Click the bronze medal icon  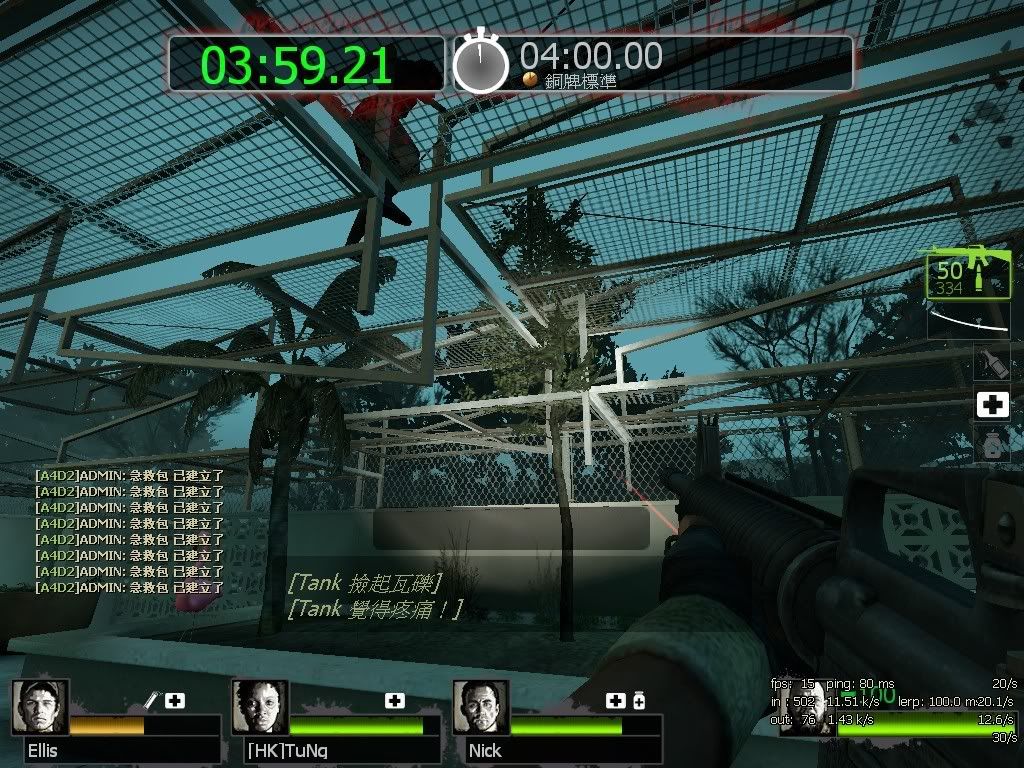click(530, 79)
